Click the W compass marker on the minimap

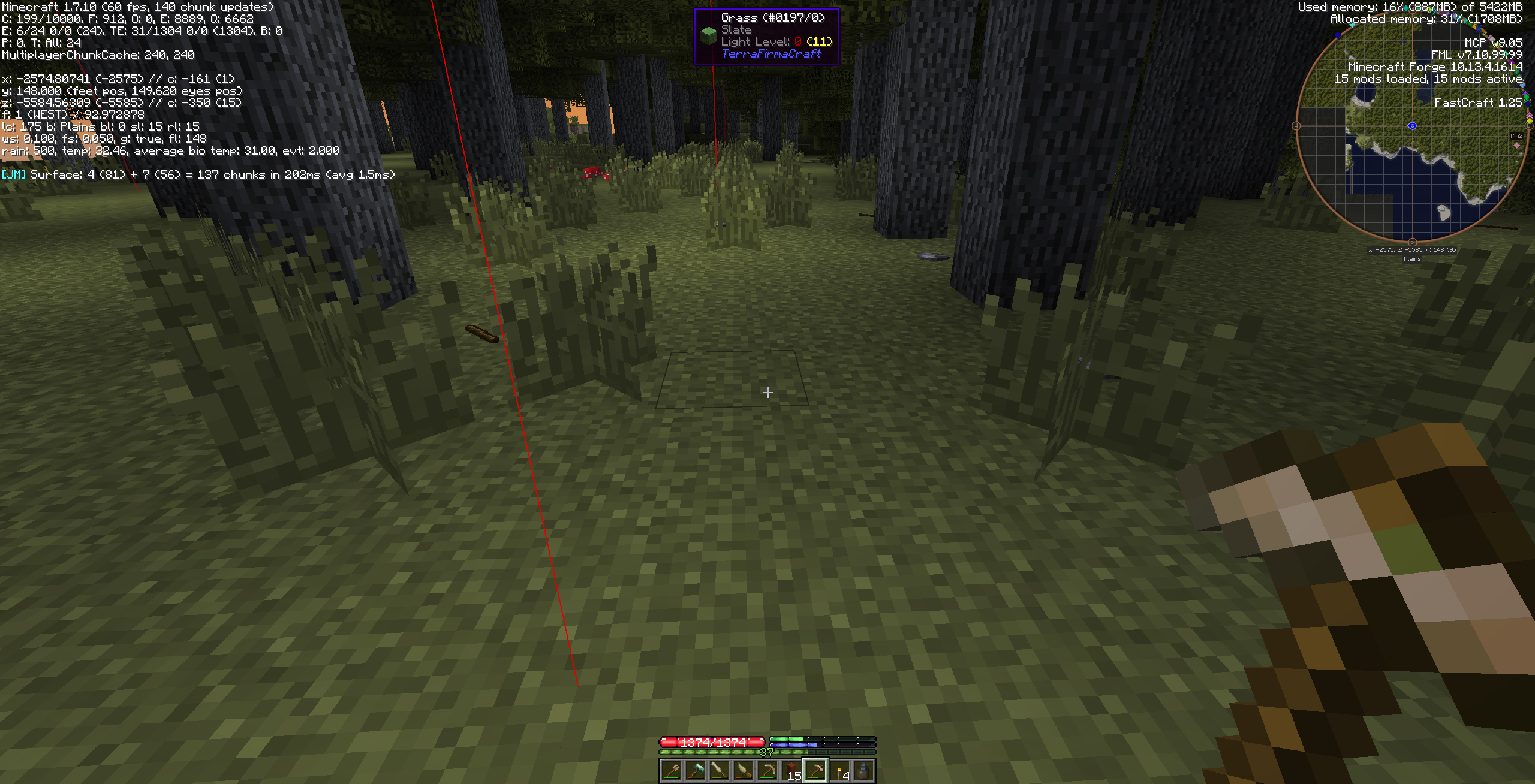pyautogui.click(x=1296, y=125)
